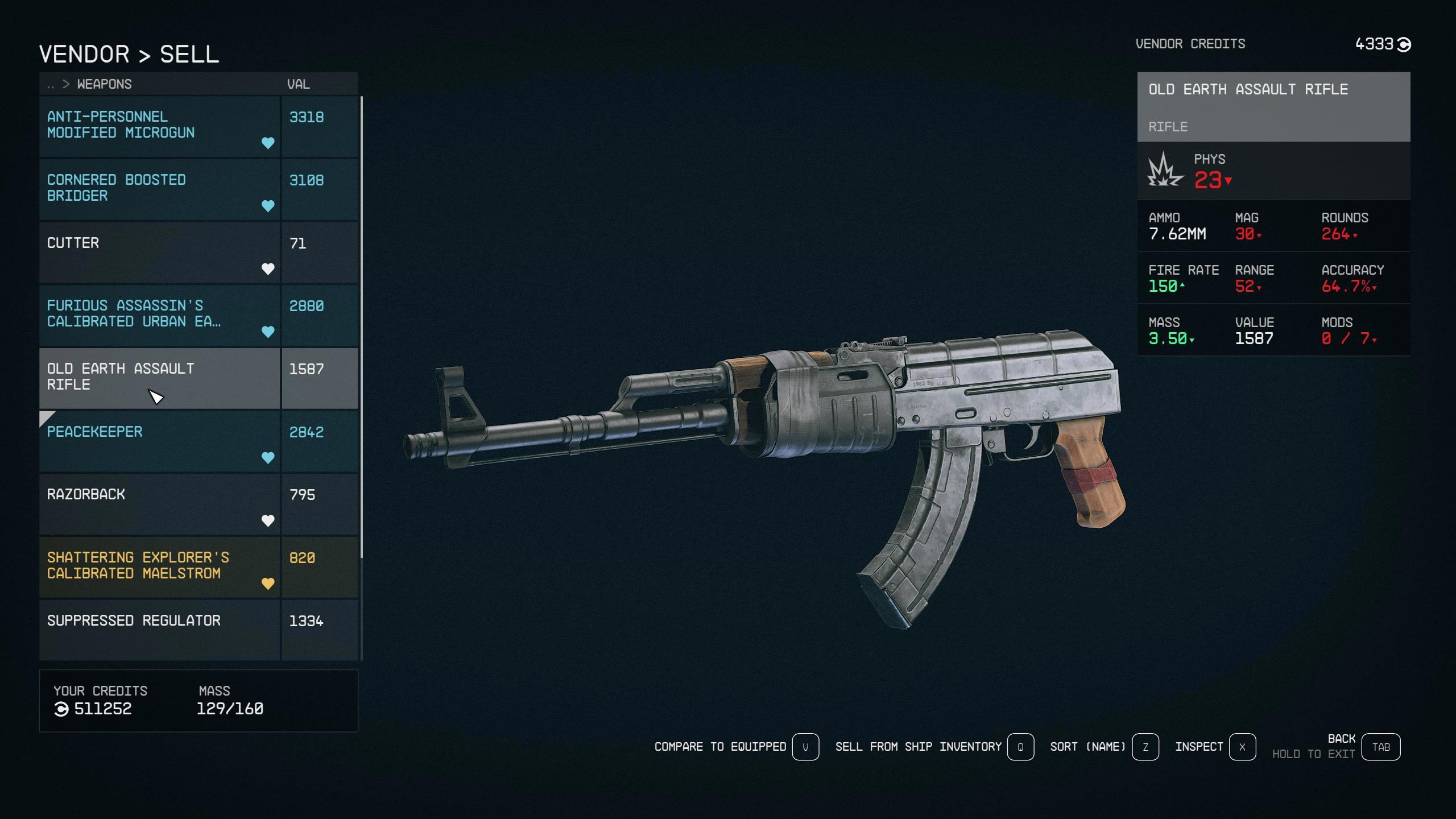Toggle favorite heart on Cutter
The width and height of the screenshot is (1456, 819).
[268, 269]
